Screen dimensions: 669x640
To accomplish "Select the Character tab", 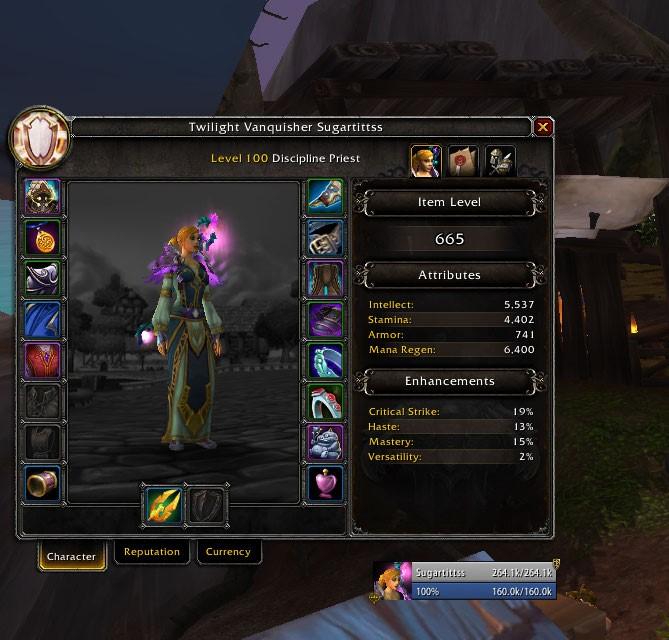I will pyautogui.click(x=72, y=556).
